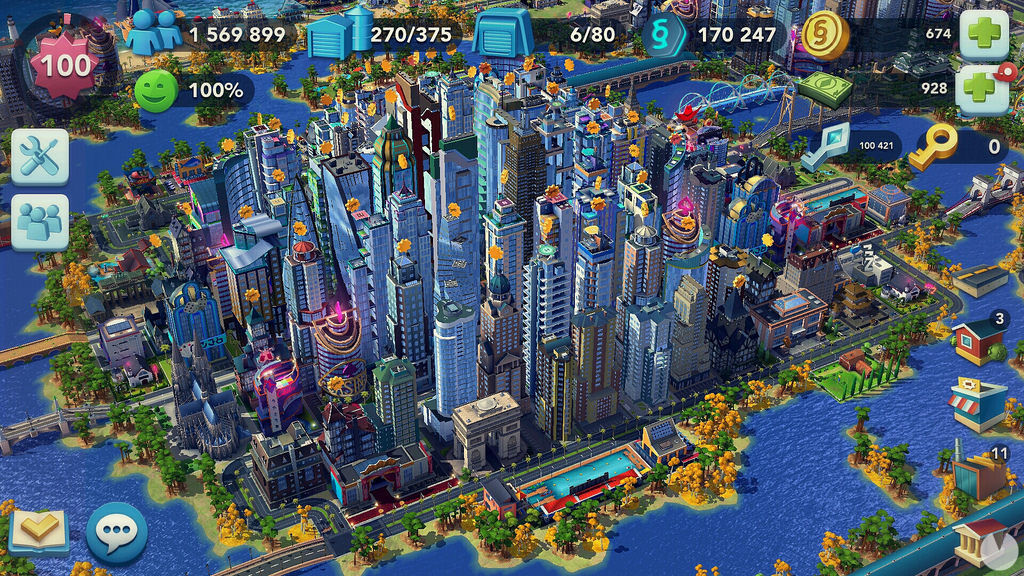Open the shop building menu
The image size is (1024, 576).
click(978, 403)
